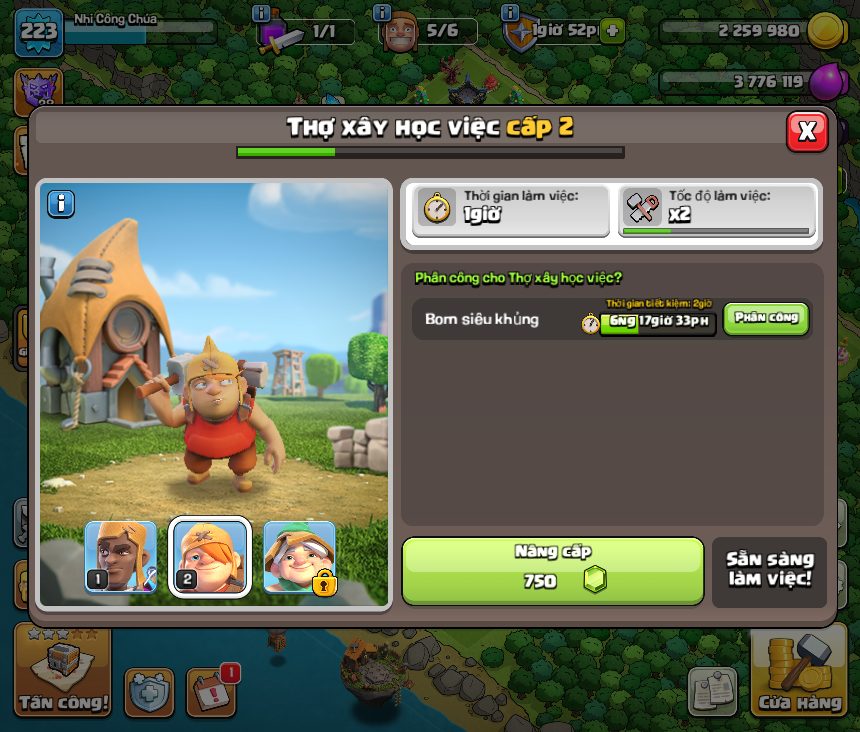Add shield time with the green plus

[612, 31]
